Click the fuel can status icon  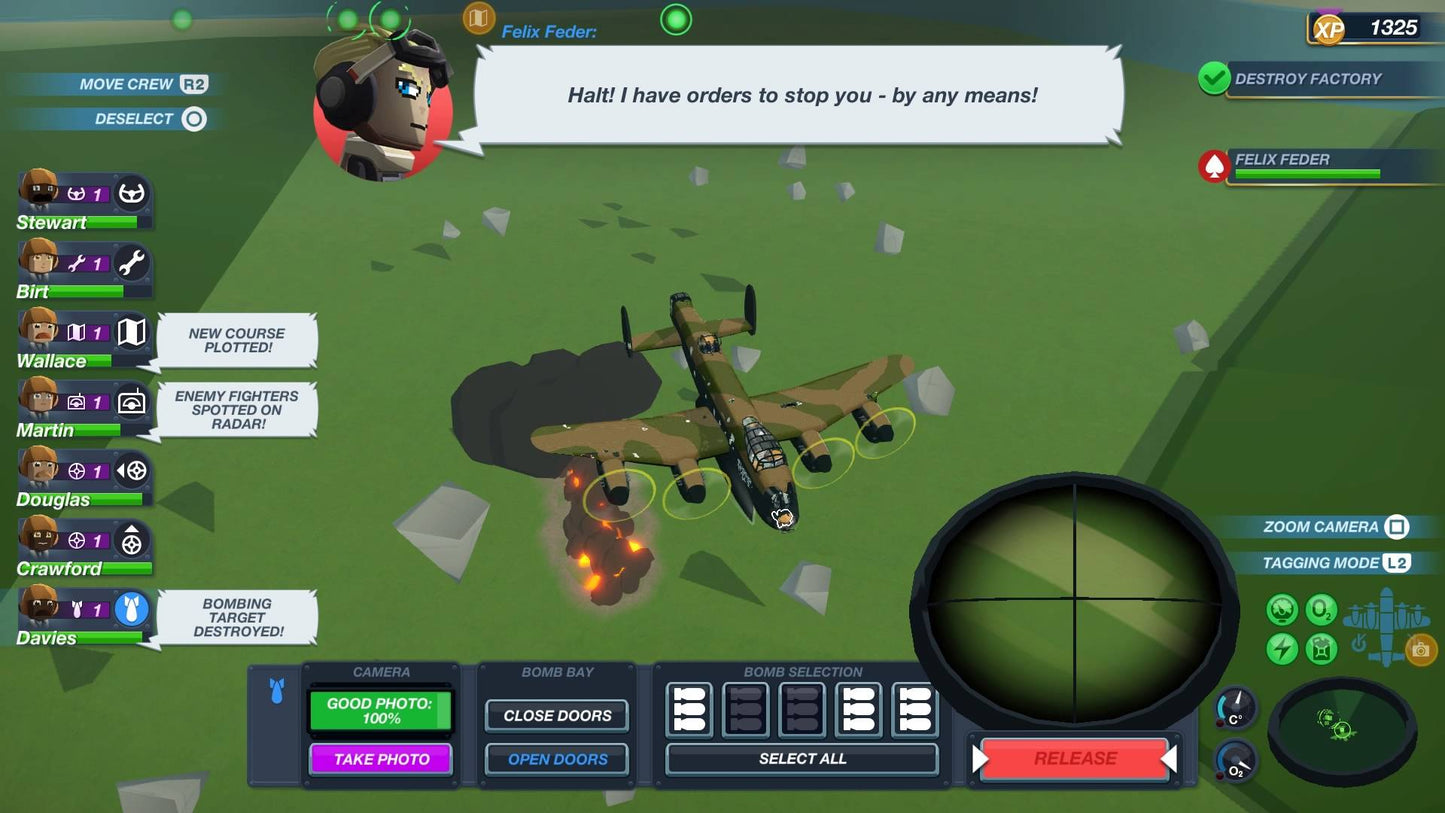click(x=1321, y=648)
